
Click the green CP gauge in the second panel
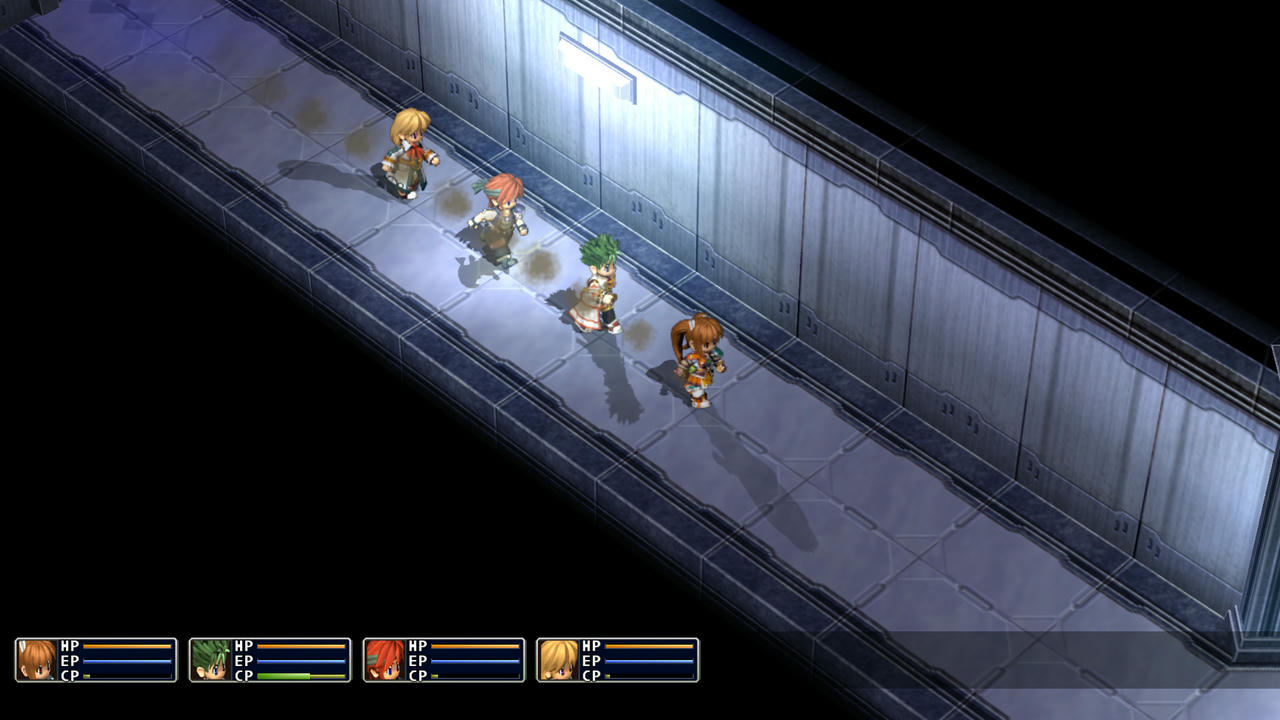(x=285, y=674)
